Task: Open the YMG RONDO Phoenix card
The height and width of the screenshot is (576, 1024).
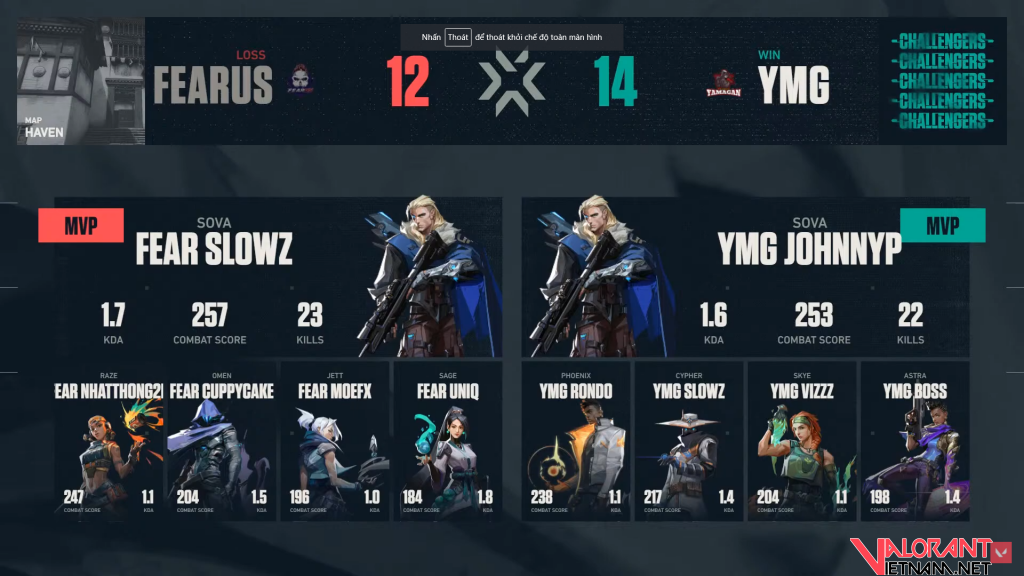Action: coord(576,441)
